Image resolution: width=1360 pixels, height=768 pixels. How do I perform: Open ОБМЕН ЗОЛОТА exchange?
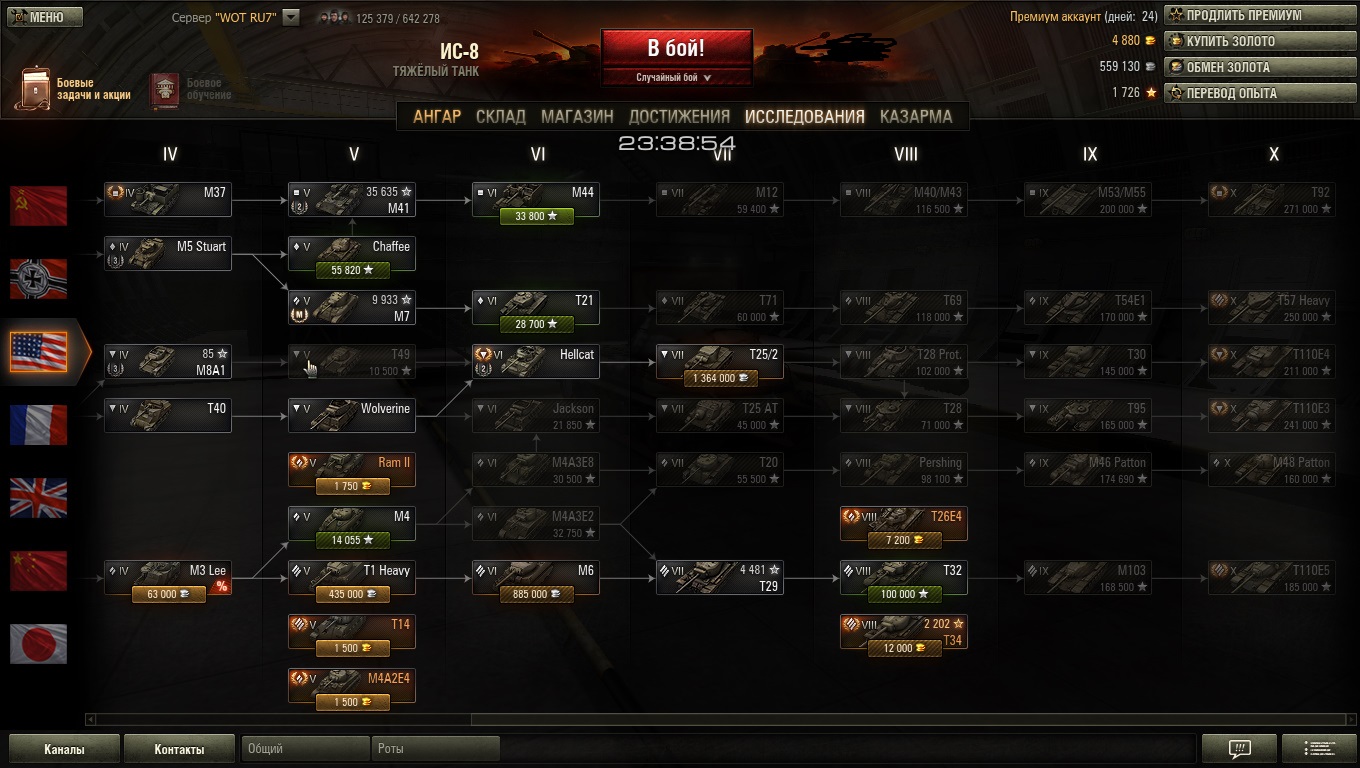pyautogui.click(x=1249, y=67)
